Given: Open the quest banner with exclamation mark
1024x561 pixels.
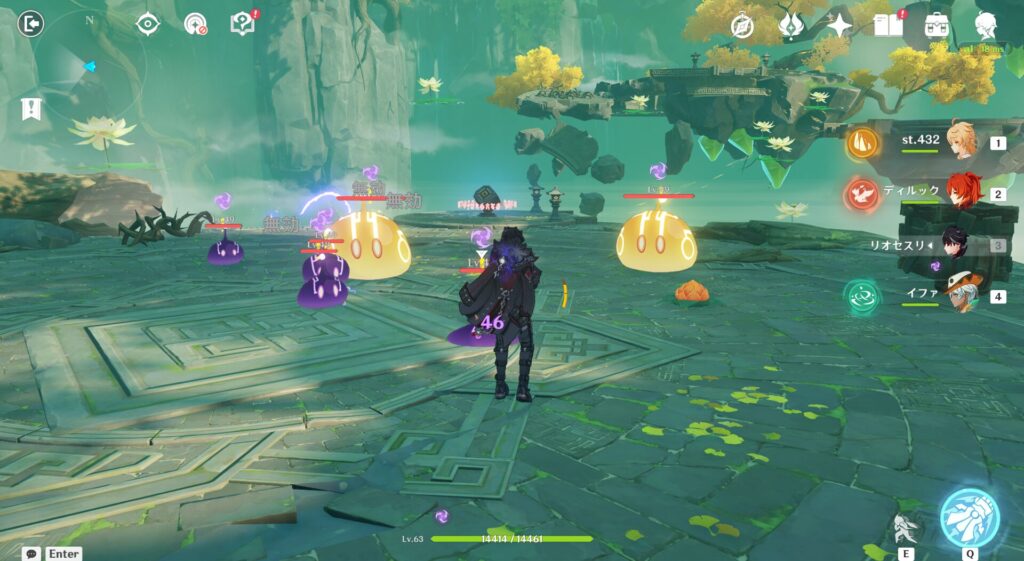Looking at the screenshot, I should pos(31,109).
